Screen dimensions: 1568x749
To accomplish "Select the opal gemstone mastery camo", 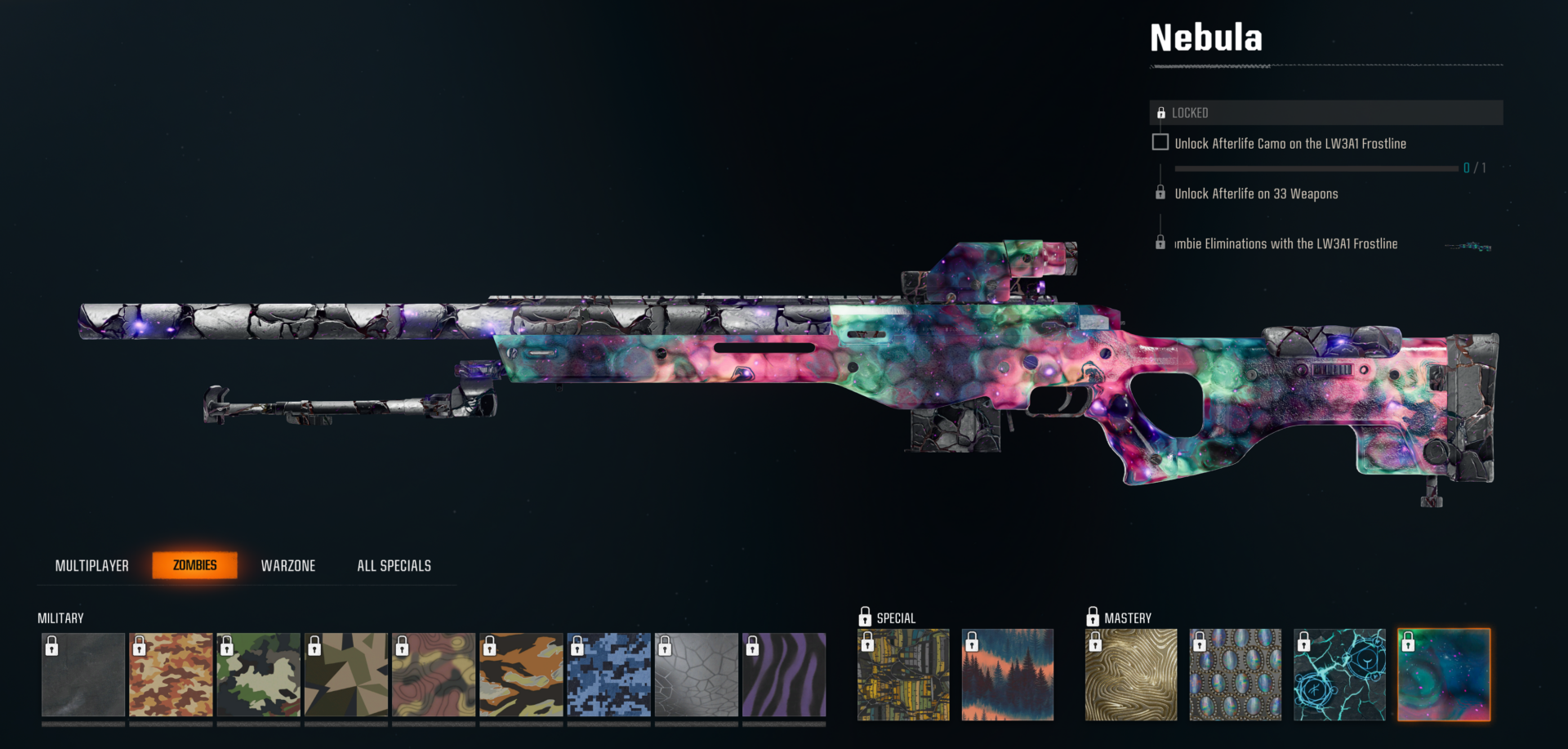I will [x=1236, y=675].
